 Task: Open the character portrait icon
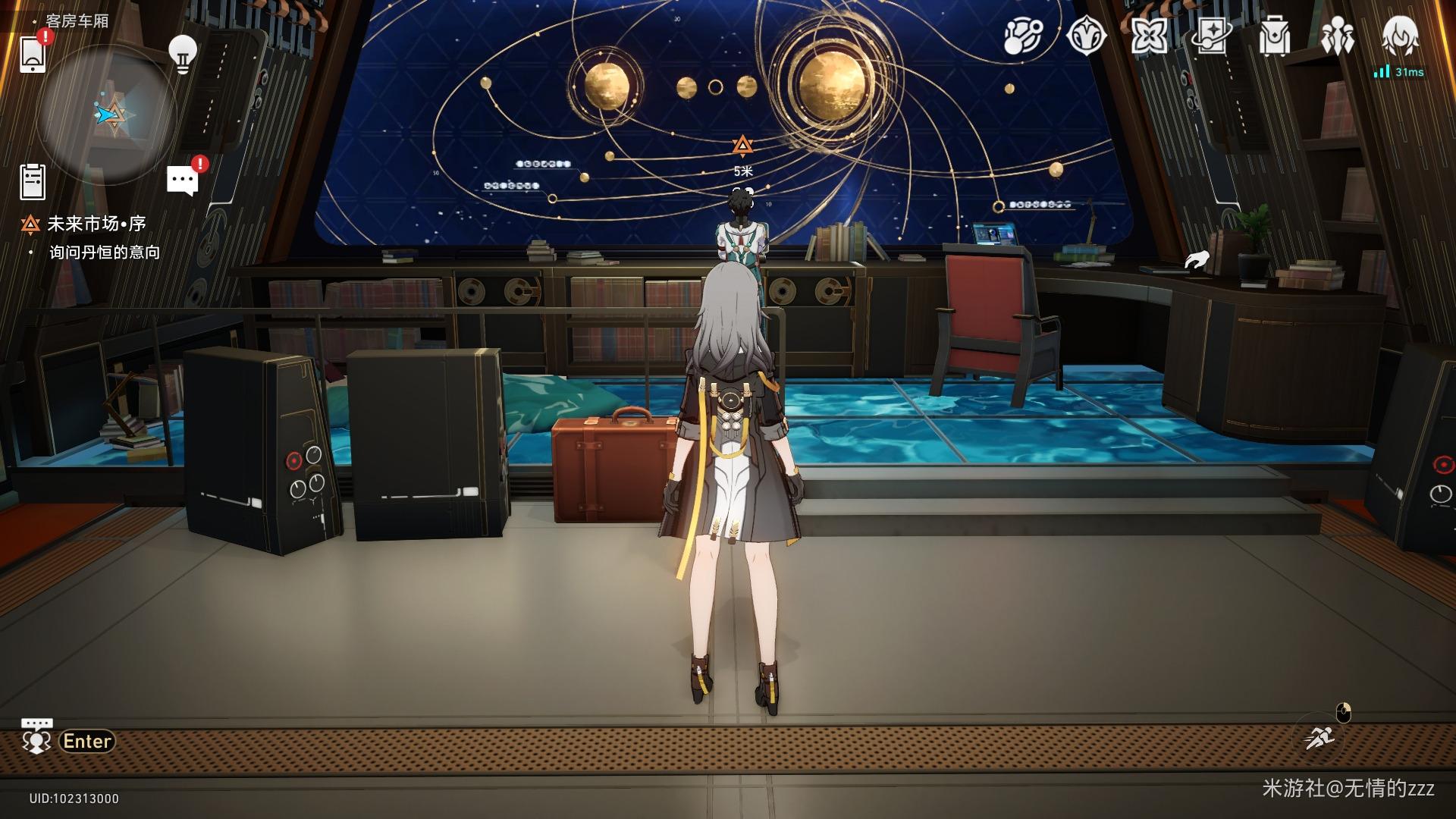tap(1400, 36)
